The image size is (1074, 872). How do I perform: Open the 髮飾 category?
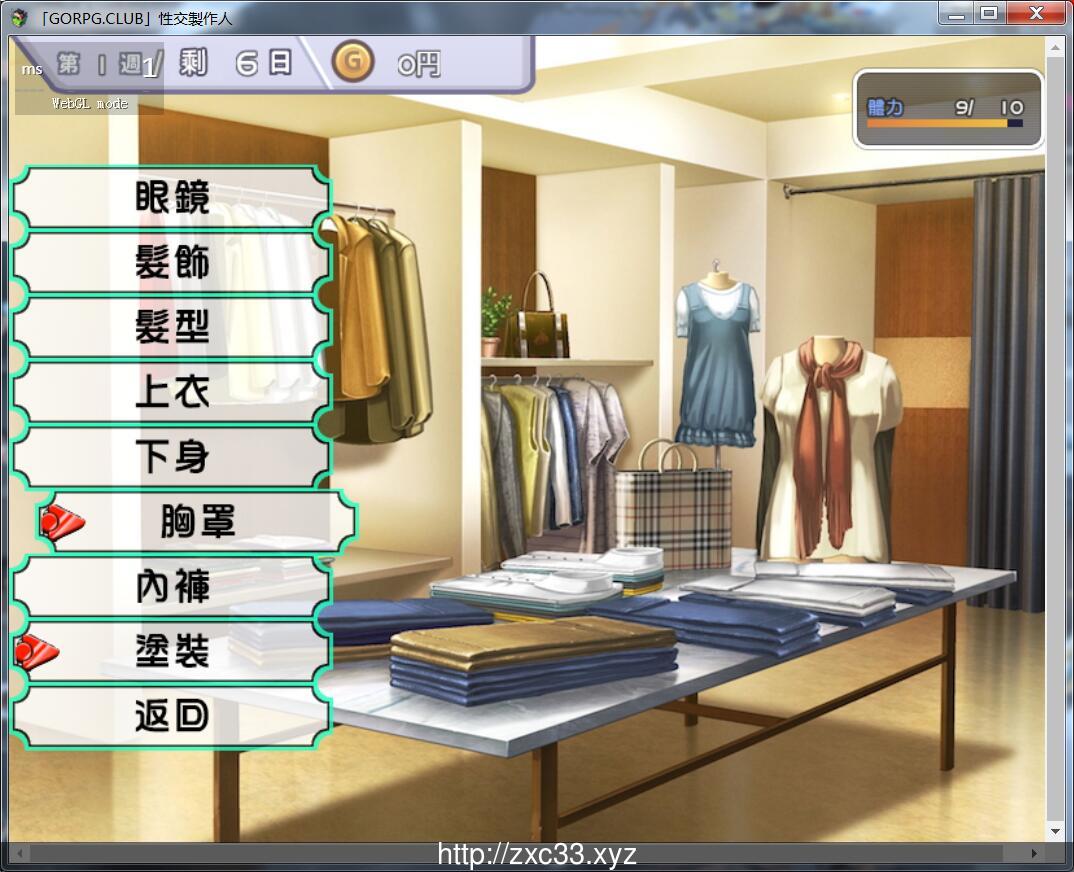coord(171,262)
